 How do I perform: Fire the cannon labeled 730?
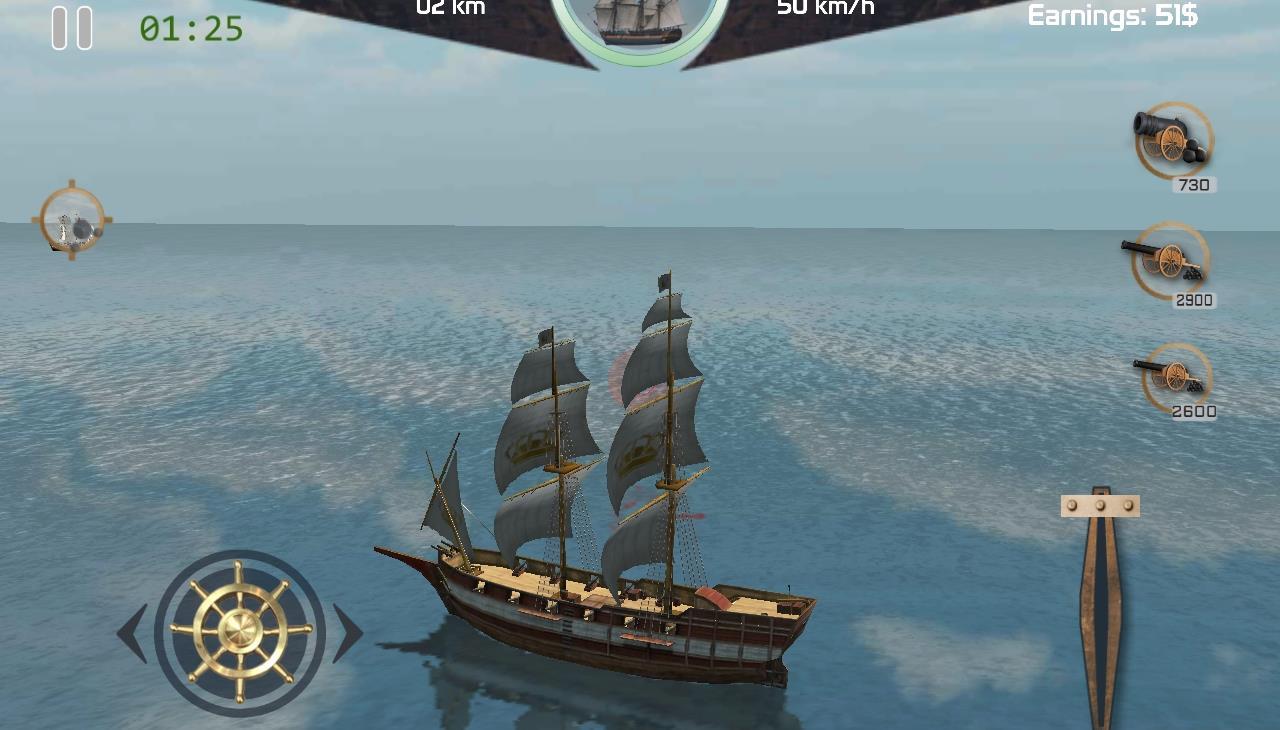coord(1173,141)
